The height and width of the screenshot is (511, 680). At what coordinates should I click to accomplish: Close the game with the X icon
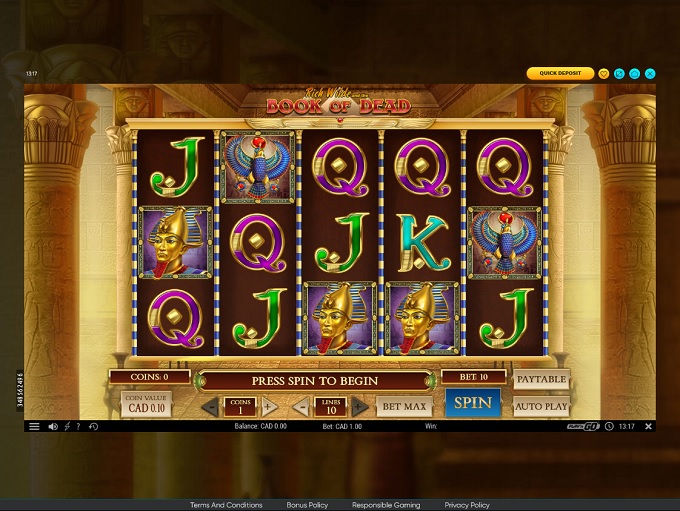(x=650, y=73)
